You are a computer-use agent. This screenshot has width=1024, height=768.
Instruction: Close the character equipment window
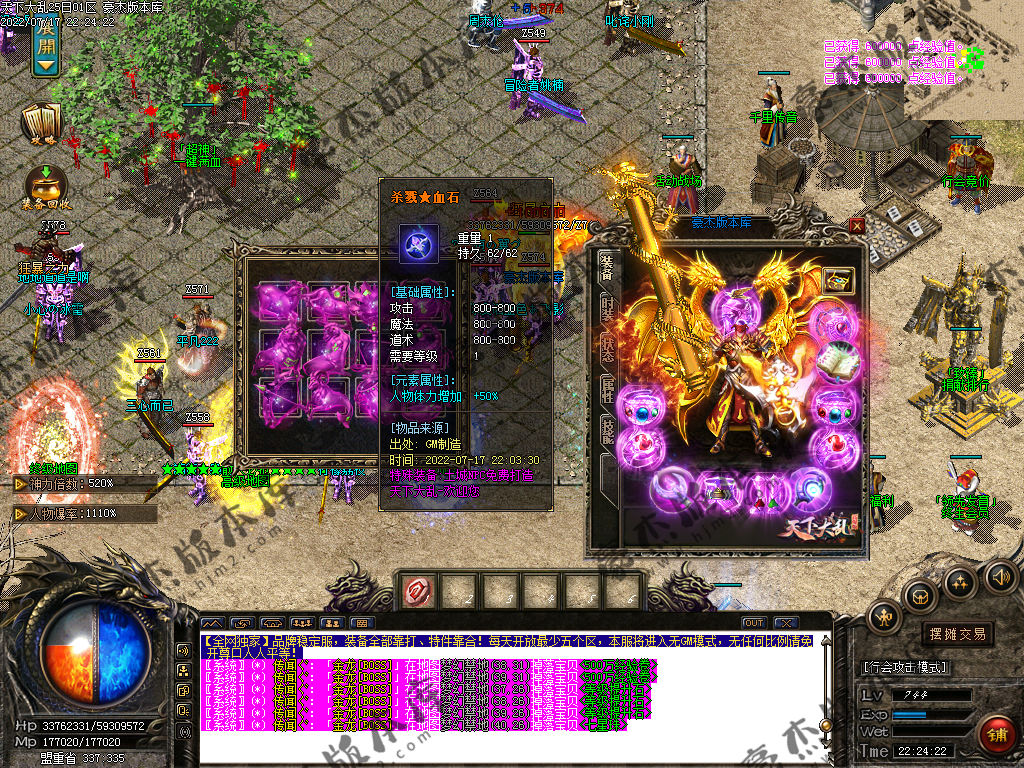tap(856, 226)
